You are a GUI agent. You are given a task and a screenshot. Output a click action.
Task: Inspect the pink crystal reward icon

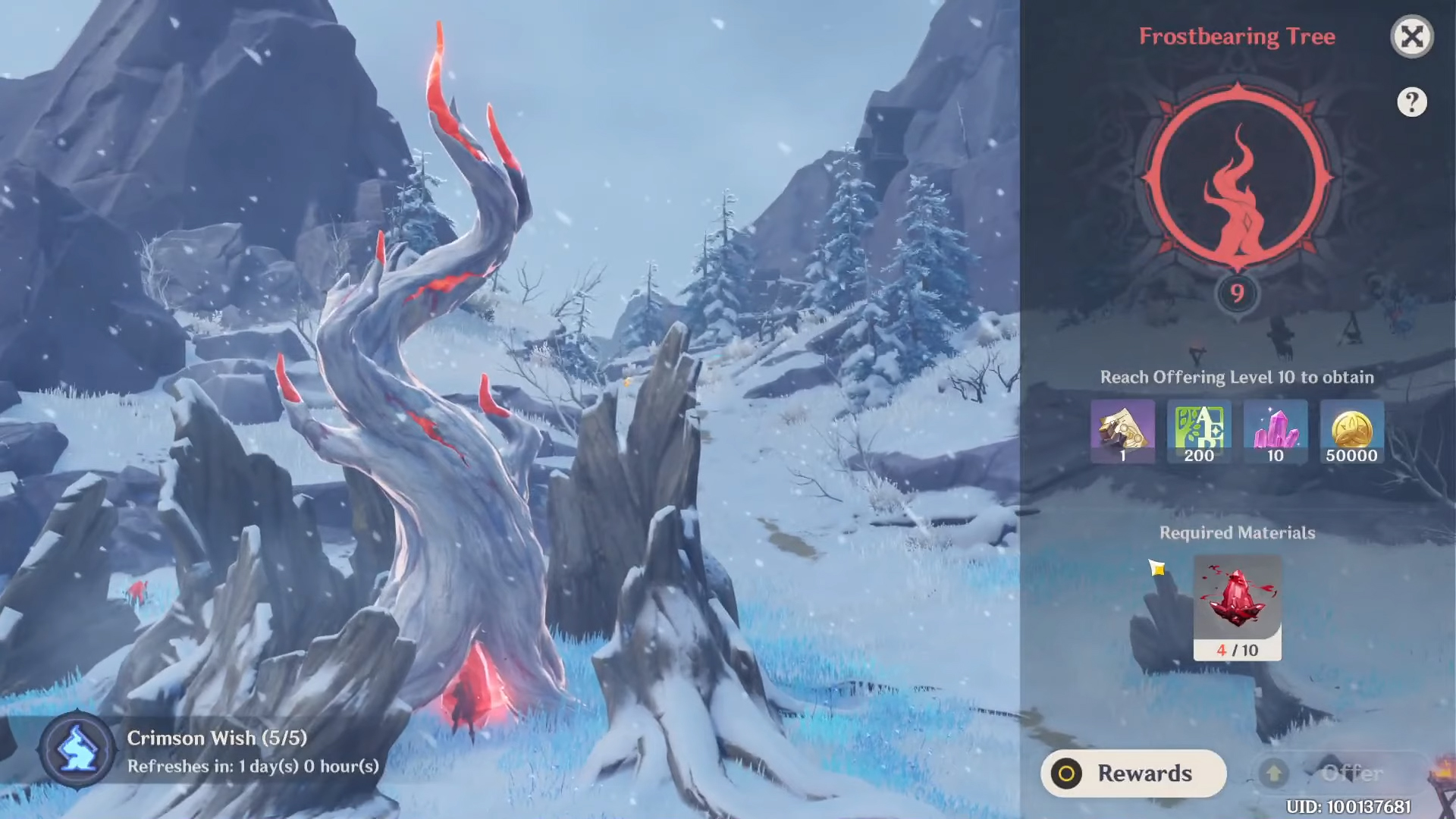[1276, 431]
